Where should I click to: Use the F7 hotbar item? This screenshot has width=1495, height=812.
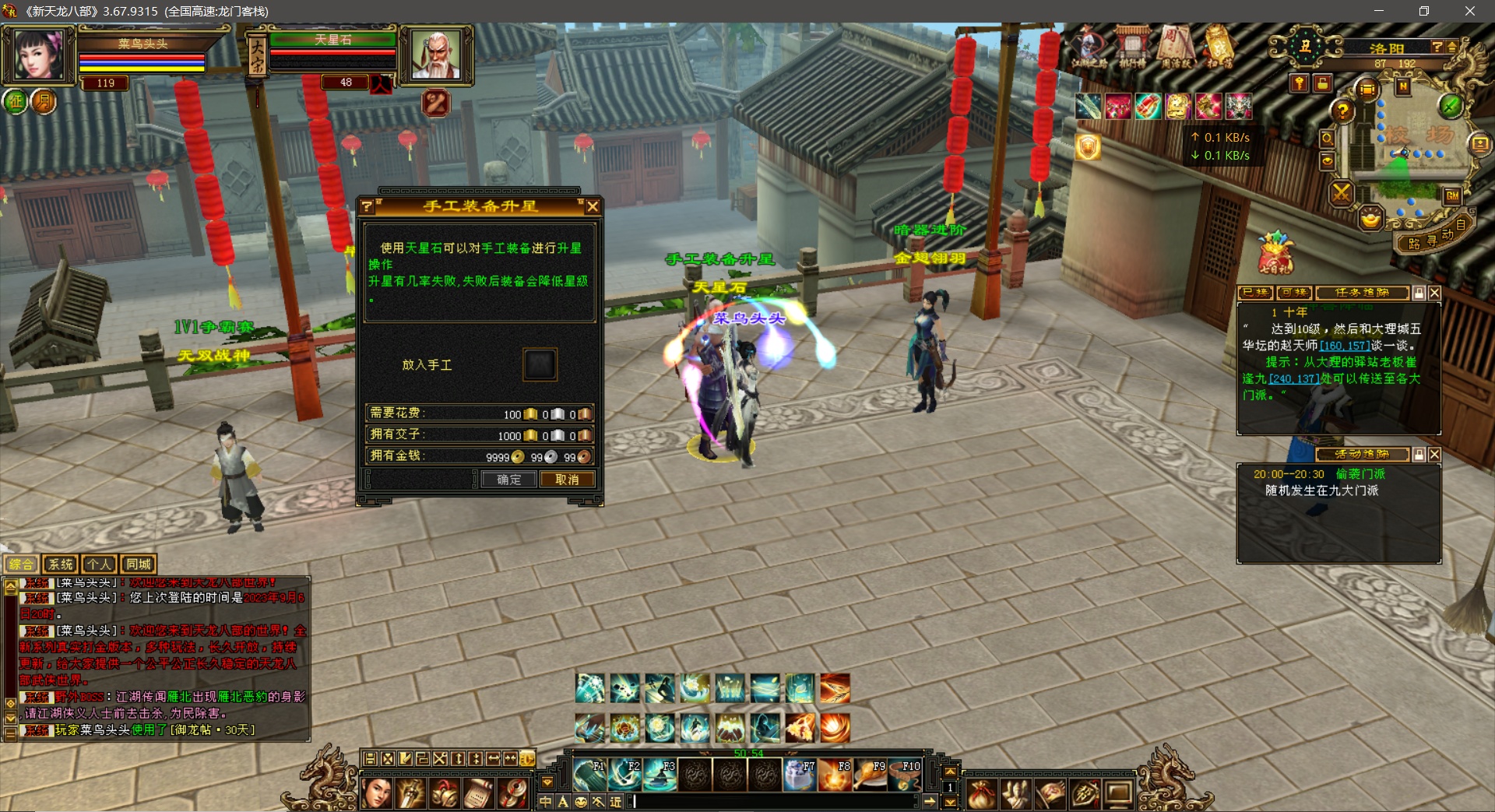coord(799,775)
